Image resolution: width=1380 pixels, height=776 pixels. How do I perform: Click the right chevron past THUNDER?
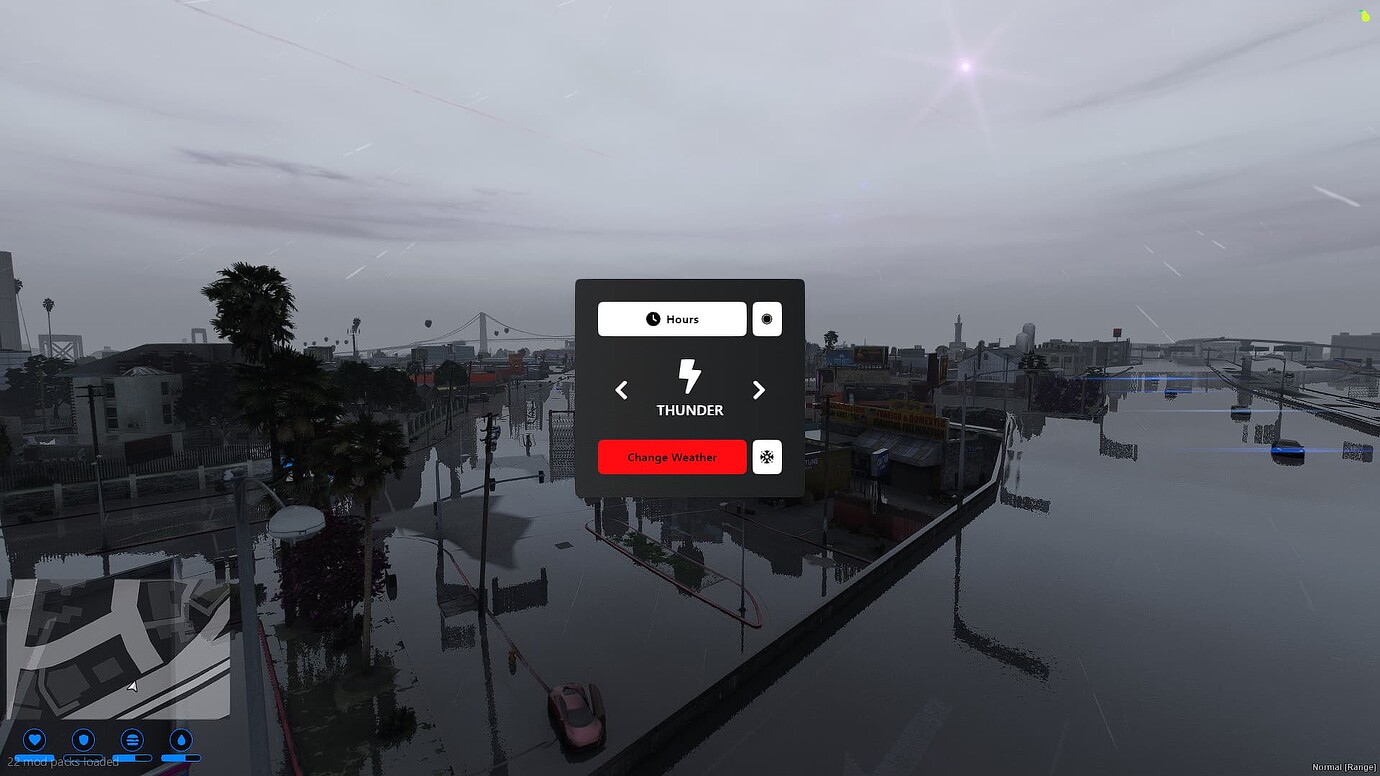point(759,390)
